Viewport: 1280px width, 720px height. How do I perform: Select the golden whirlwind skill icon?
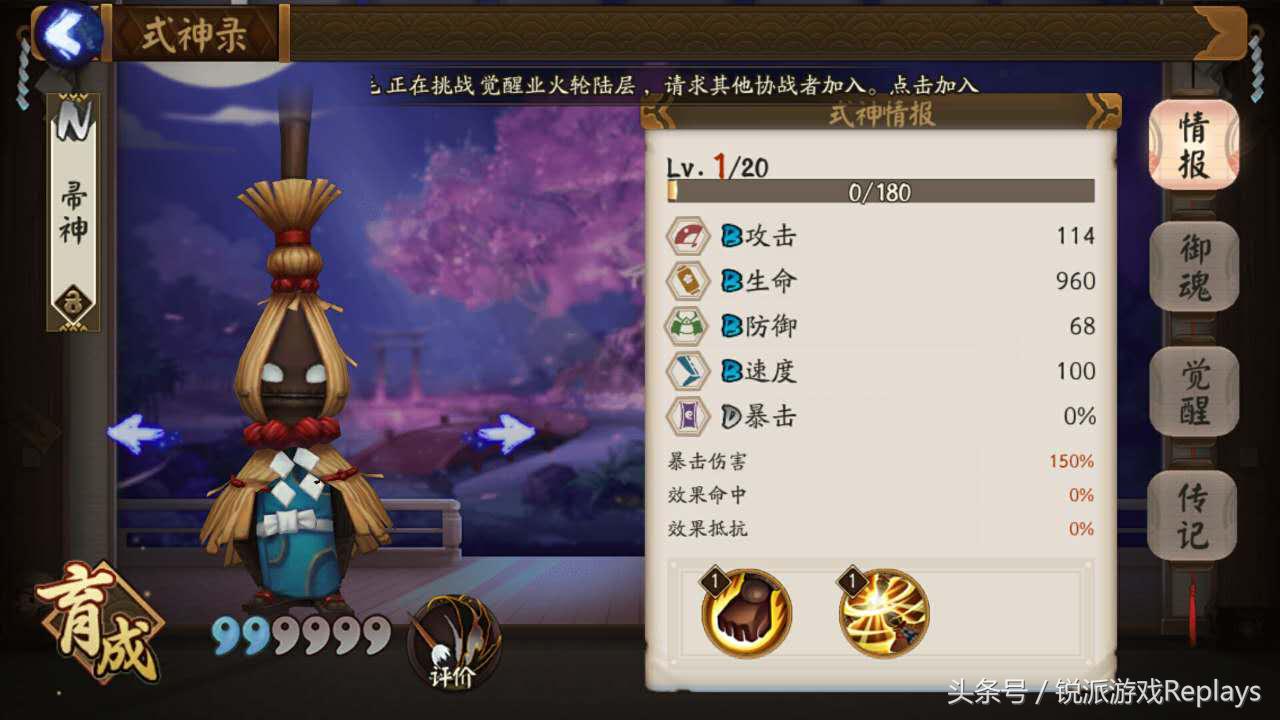click(884, 613)
